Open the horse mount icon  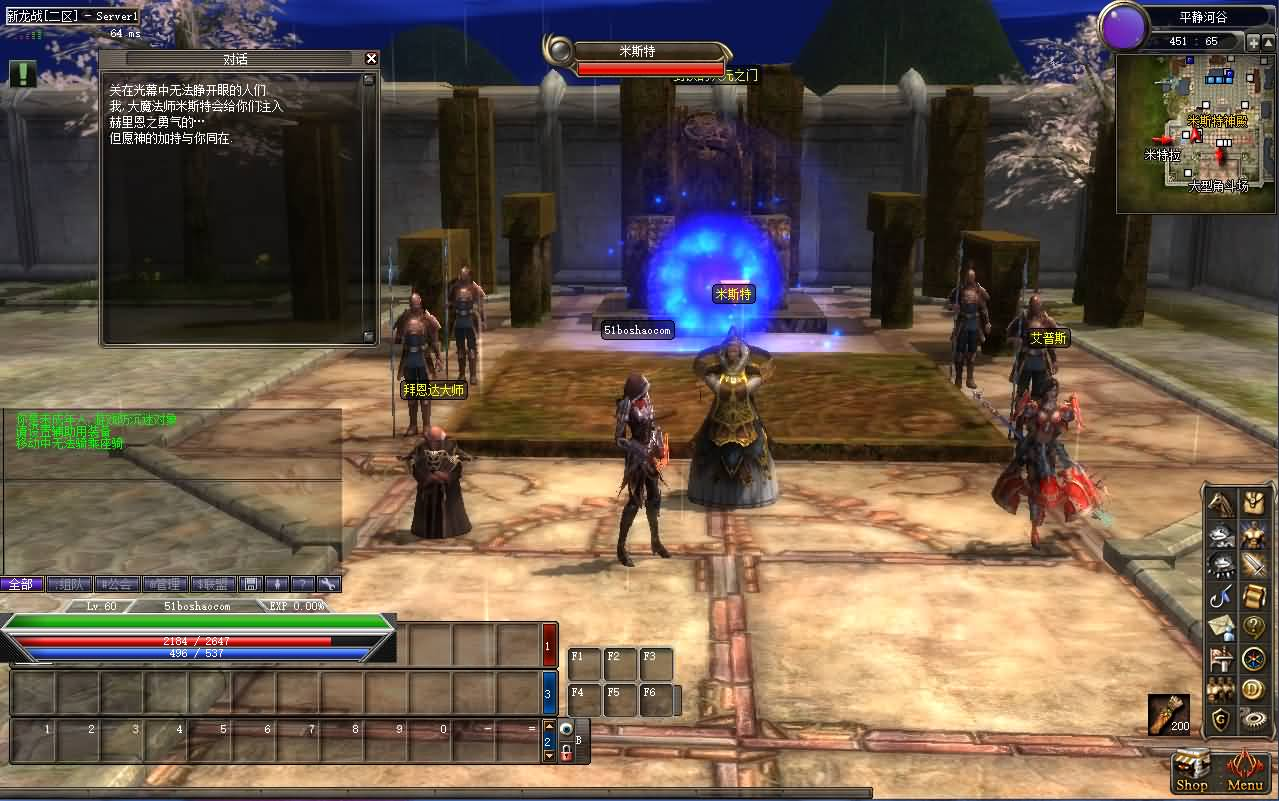coord(1220,503)
